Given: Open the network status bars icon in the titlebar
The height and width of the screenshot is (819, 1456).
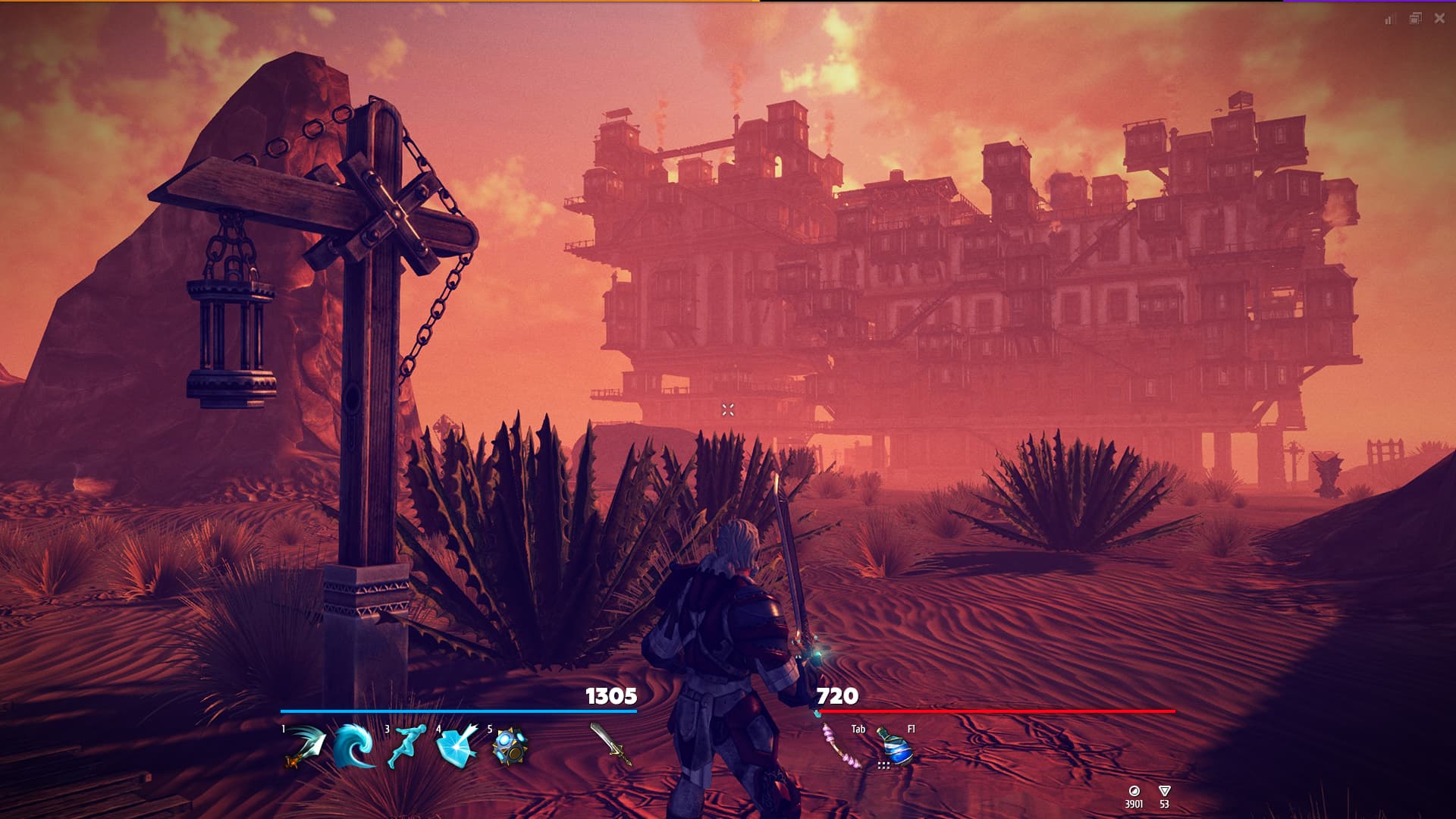Looking at the screenshot, I should (x=1389, y=17).
